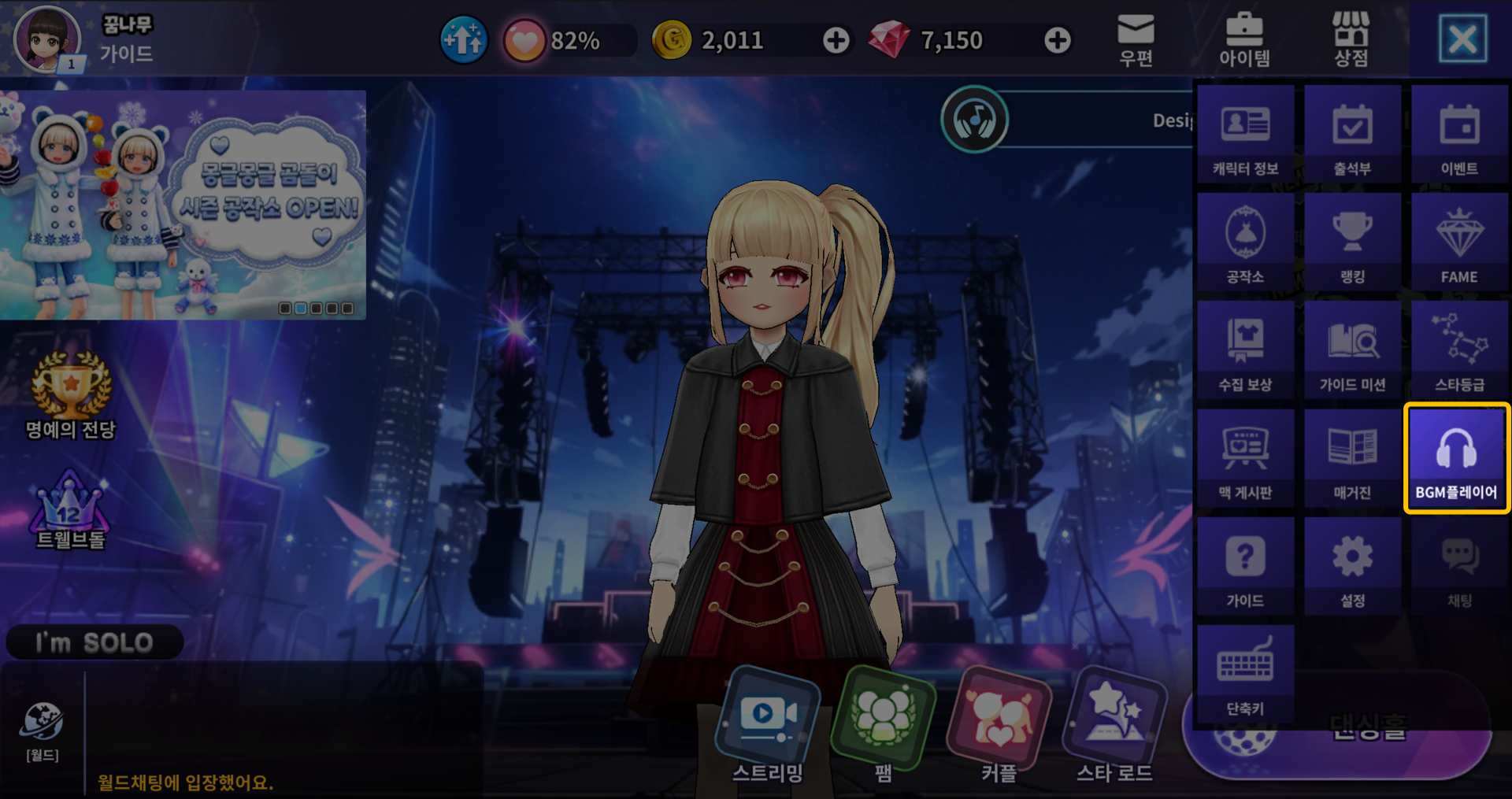Open the 명예의 전당 trophy icon
1512x799 pixels.
[x=71, y=395]
